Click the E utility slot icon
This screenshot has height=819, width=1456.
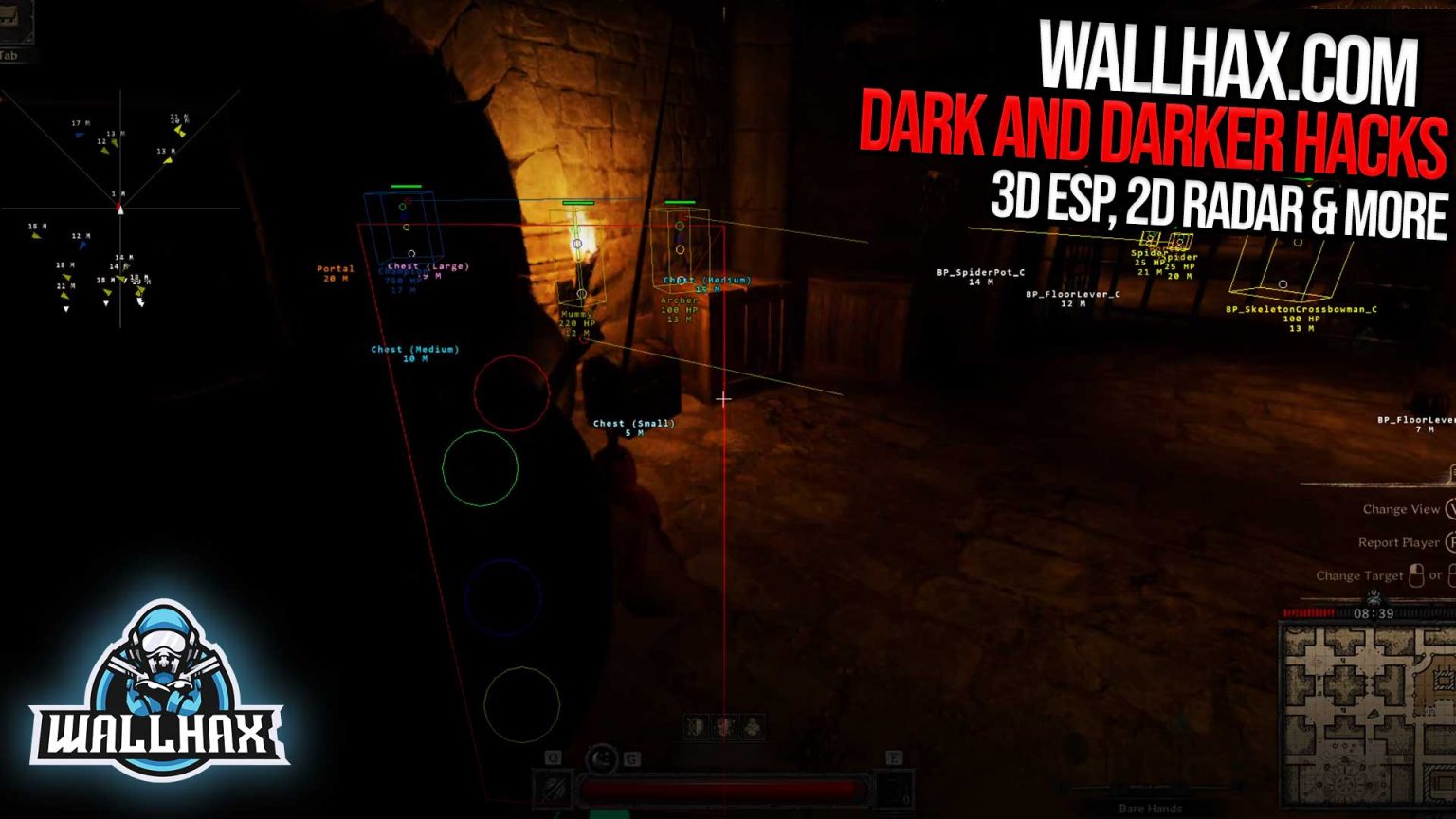[894, 756]
